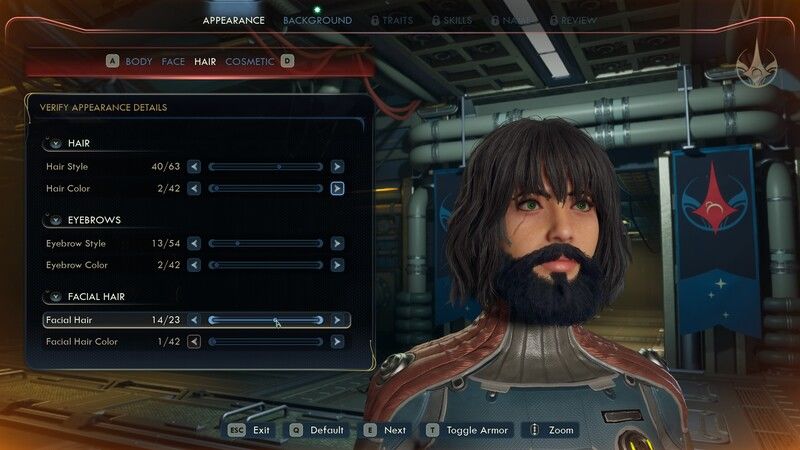Go to the Background tab
The image size is (800, 450).
(x=317, y=20)
